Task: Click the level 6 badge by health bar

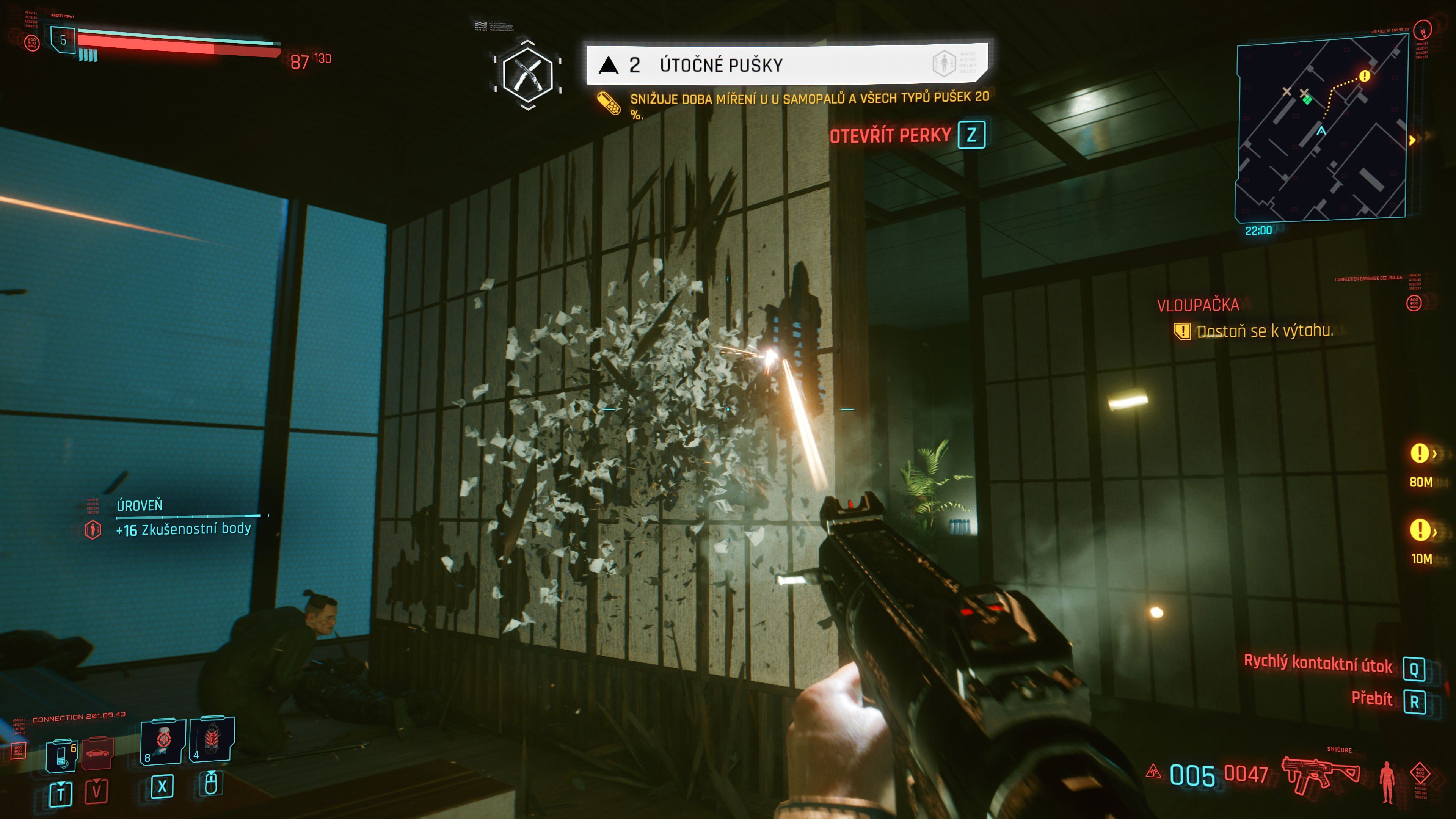Action: click(x=63, y=40)
